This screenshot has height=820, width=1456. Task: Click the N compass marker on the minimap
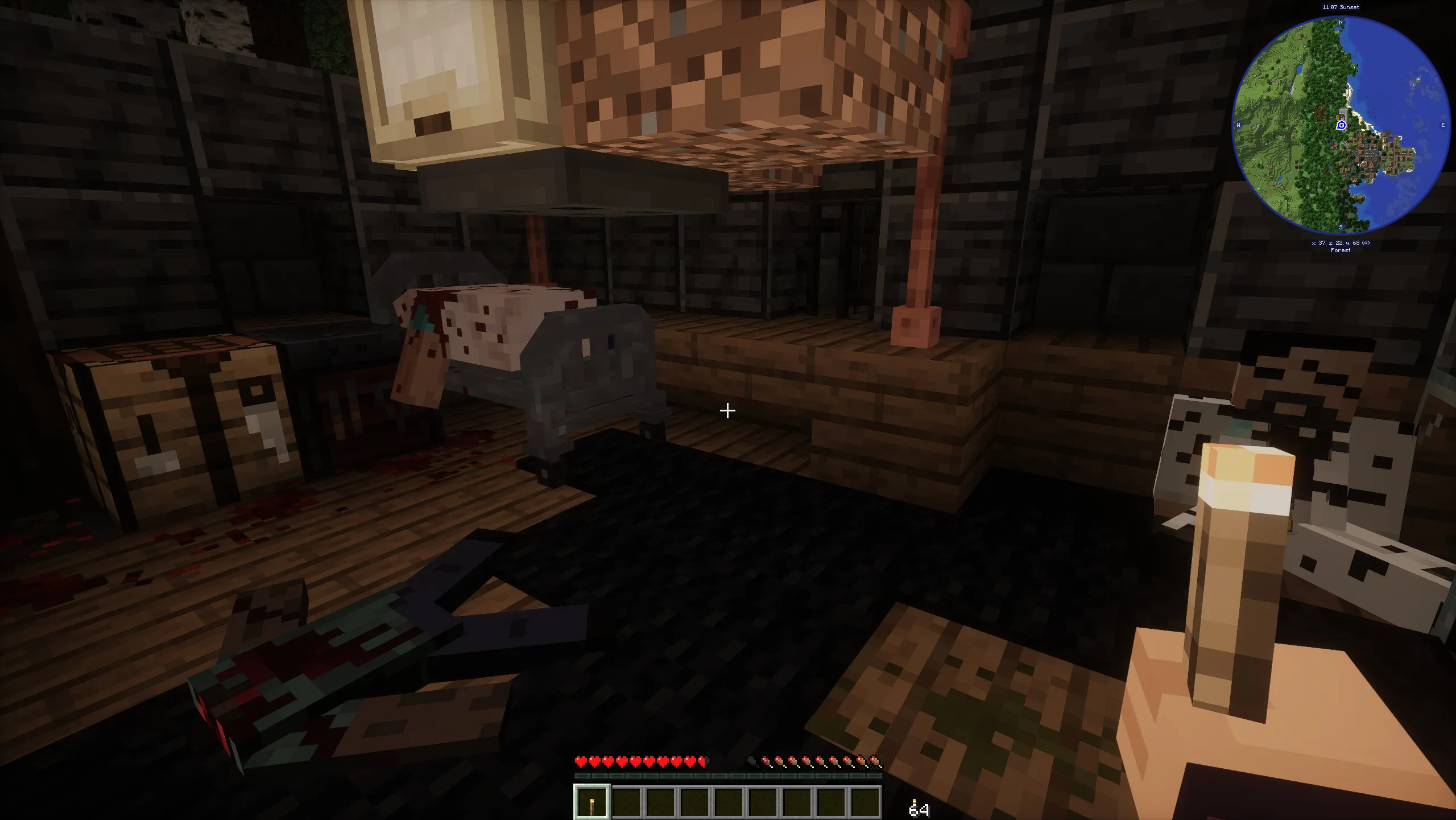1340,23
